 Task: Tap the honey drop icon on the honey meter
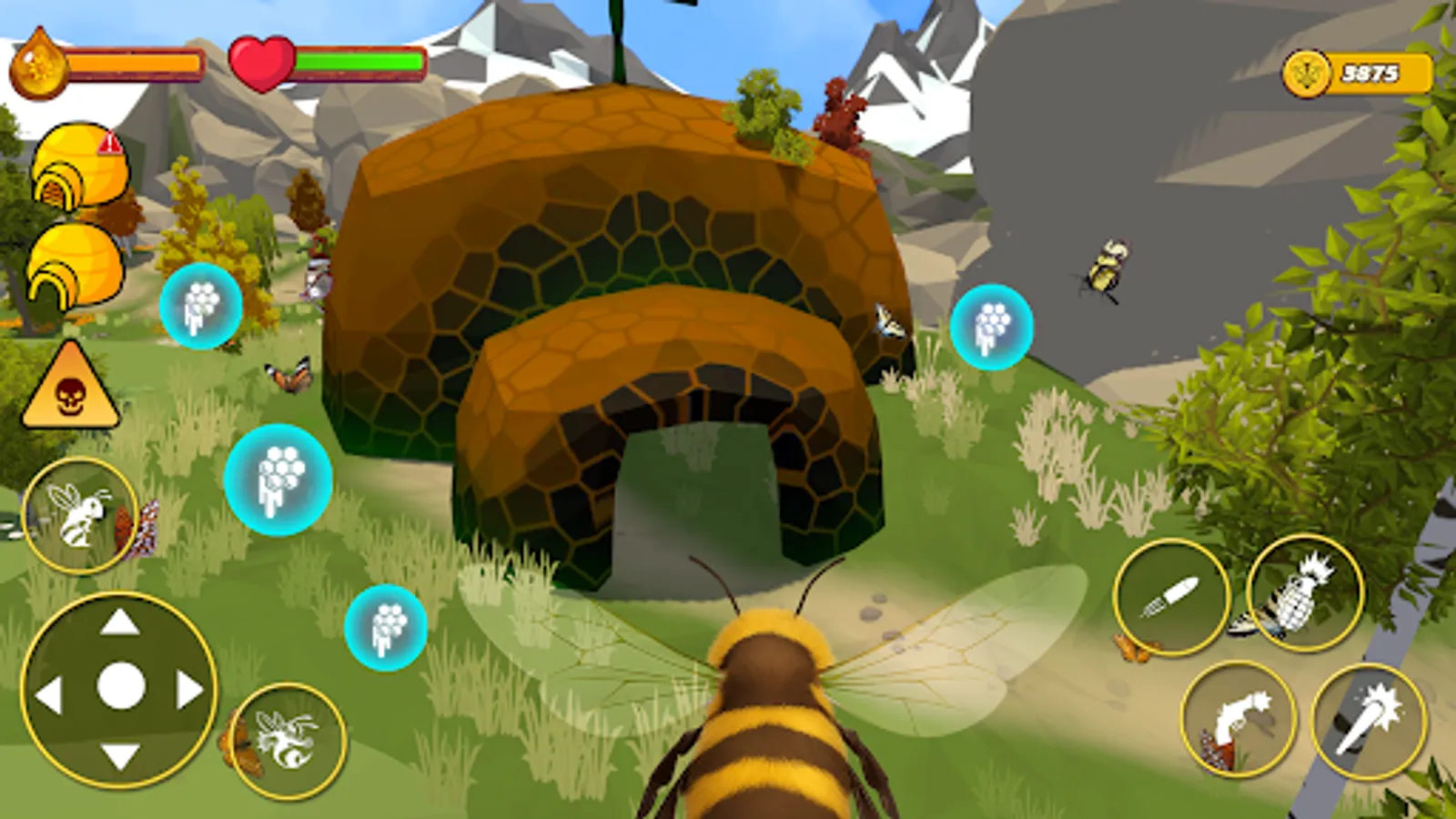coord(38,64)
